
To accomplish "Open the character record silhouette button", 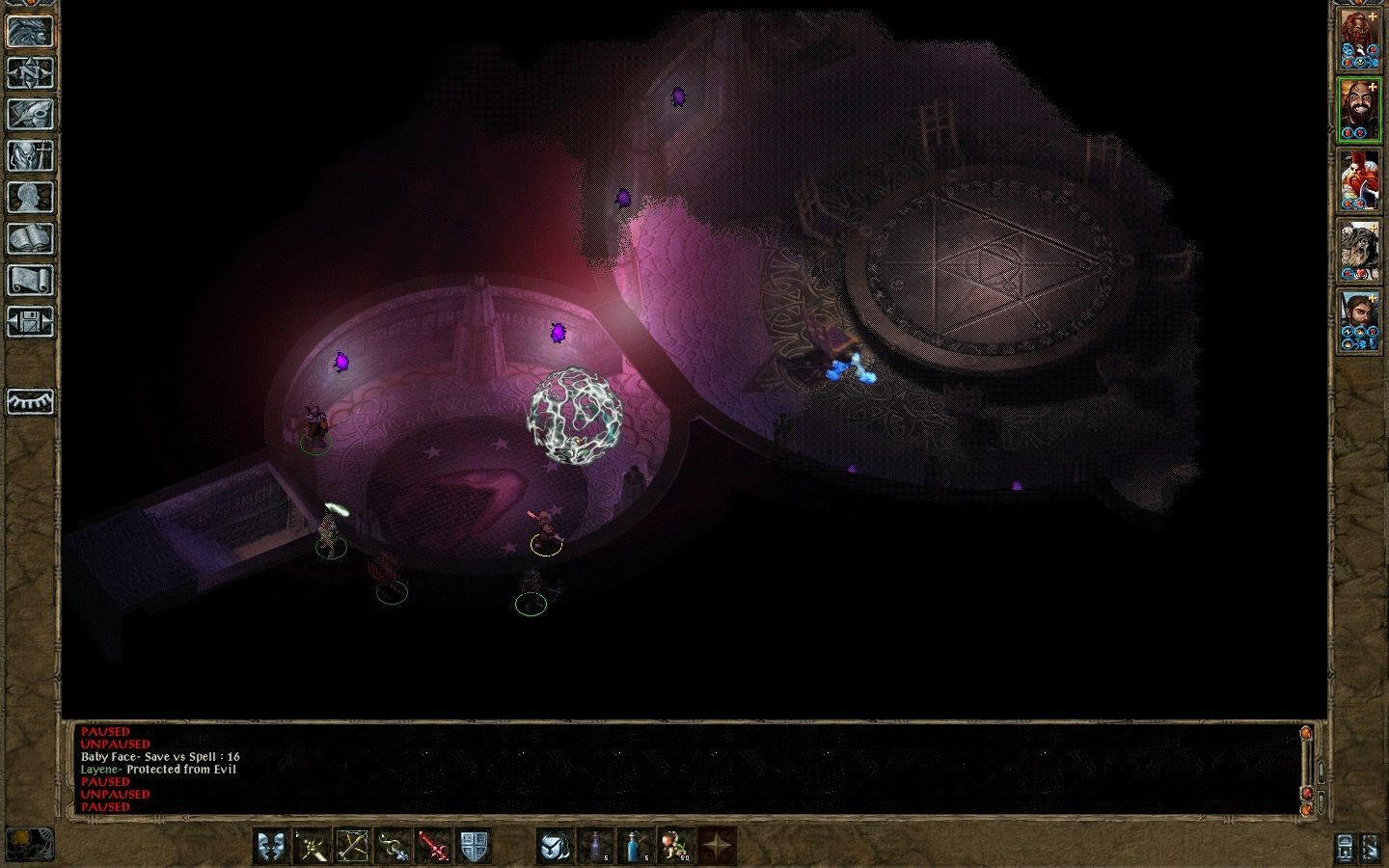I will click(x=30, y=197).
